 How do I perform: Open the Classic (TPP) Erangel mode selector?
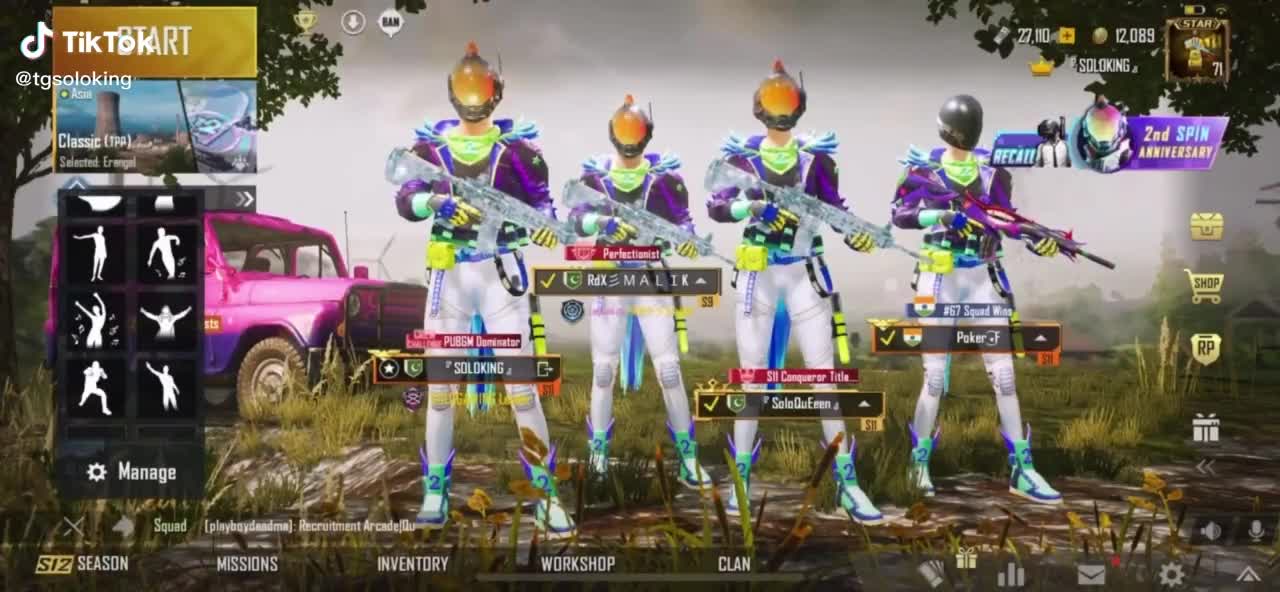155,127
